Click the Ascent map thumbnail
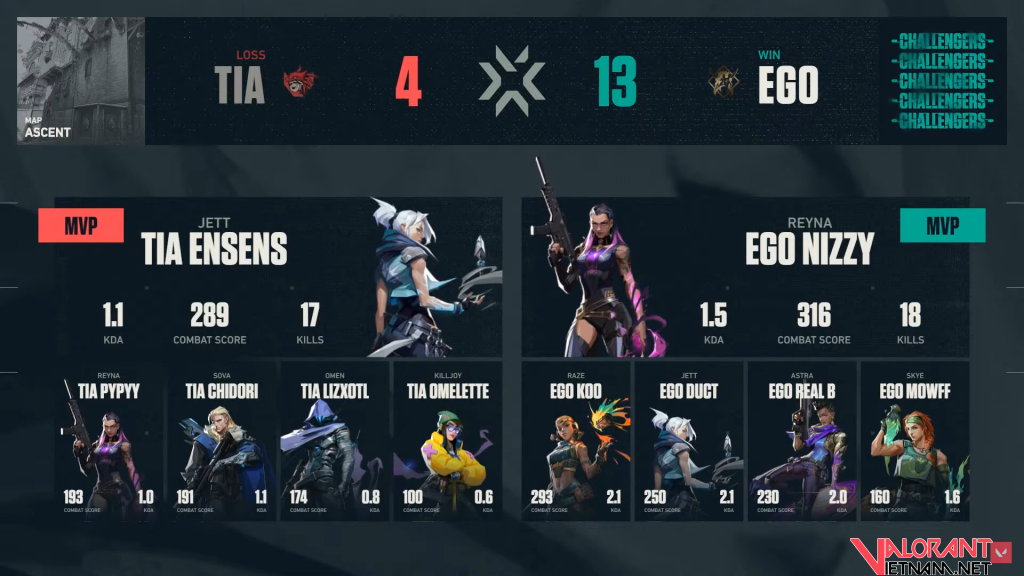The height and width of the screenshot is (576, 1024). (81, 81)
